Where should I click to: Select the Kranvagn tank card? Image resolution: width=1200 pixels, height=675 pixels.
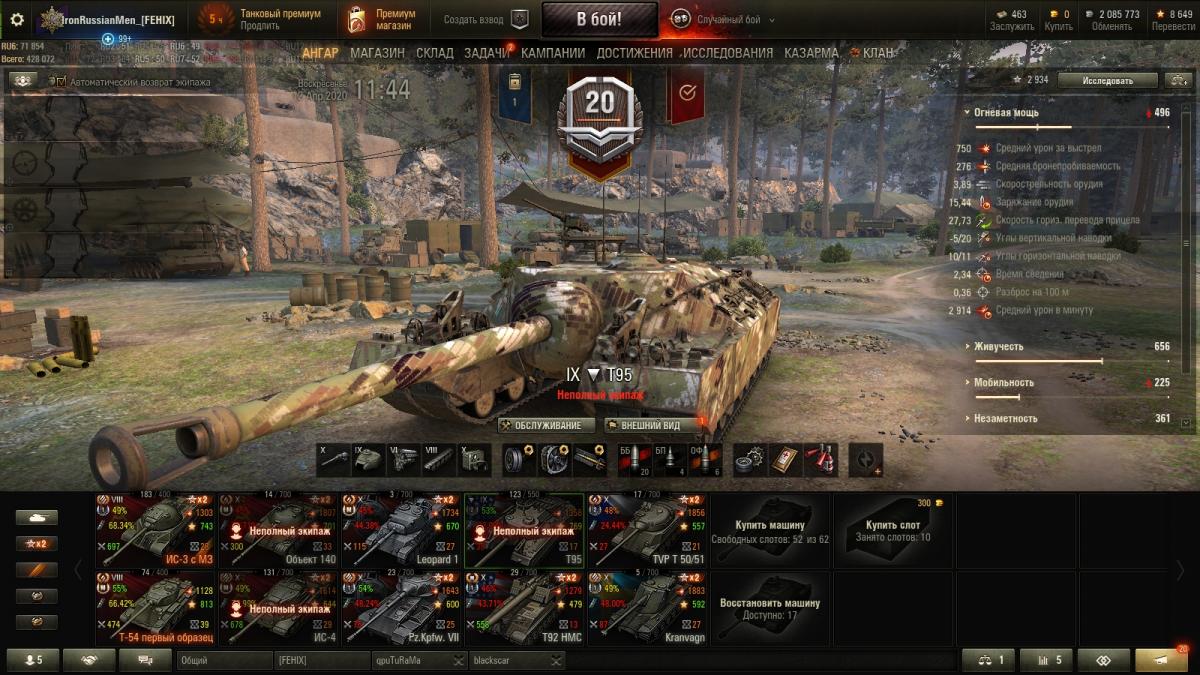646,609
